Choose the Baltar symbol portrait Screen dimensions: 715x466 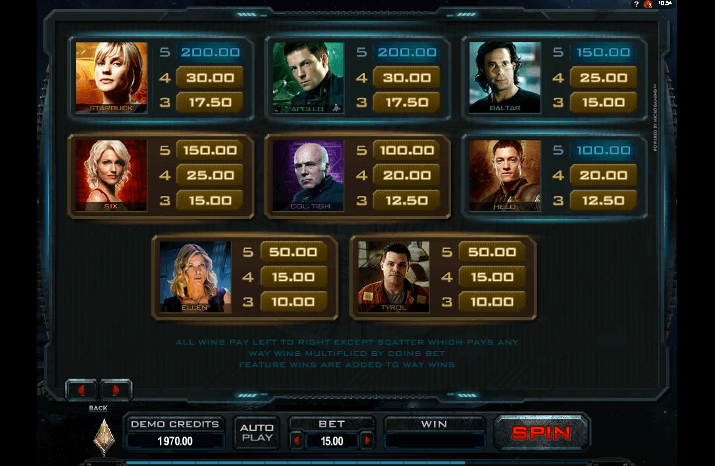point(505,77)
